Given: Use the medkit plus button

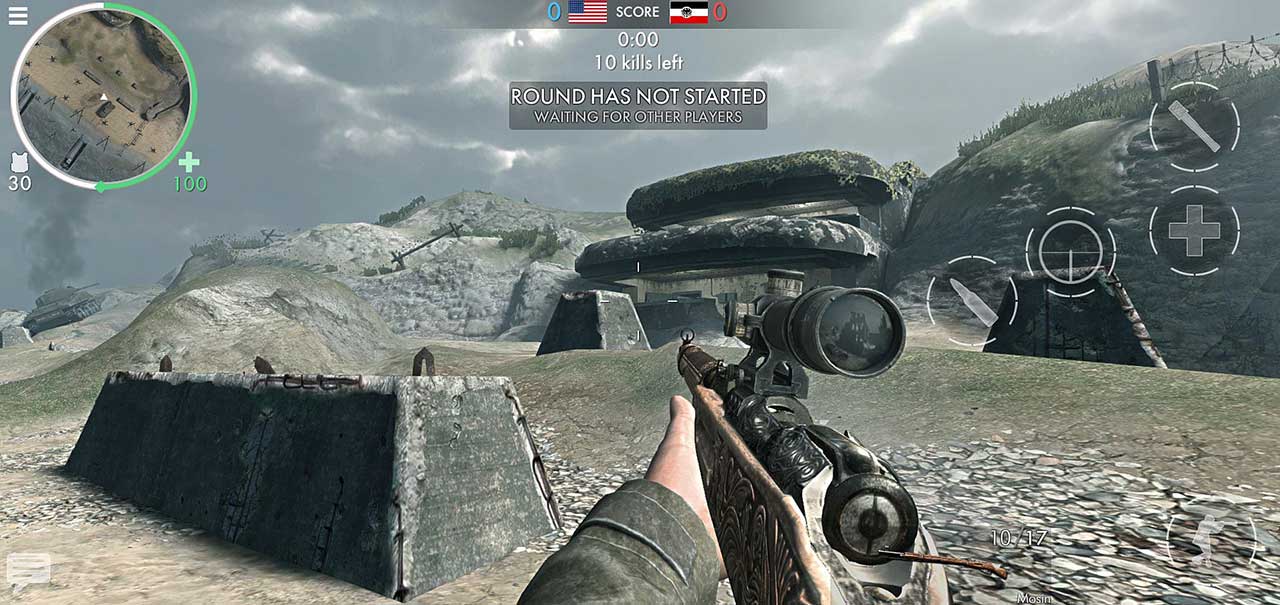Looking at the screenshot, I should click(x=1194, y=231).
